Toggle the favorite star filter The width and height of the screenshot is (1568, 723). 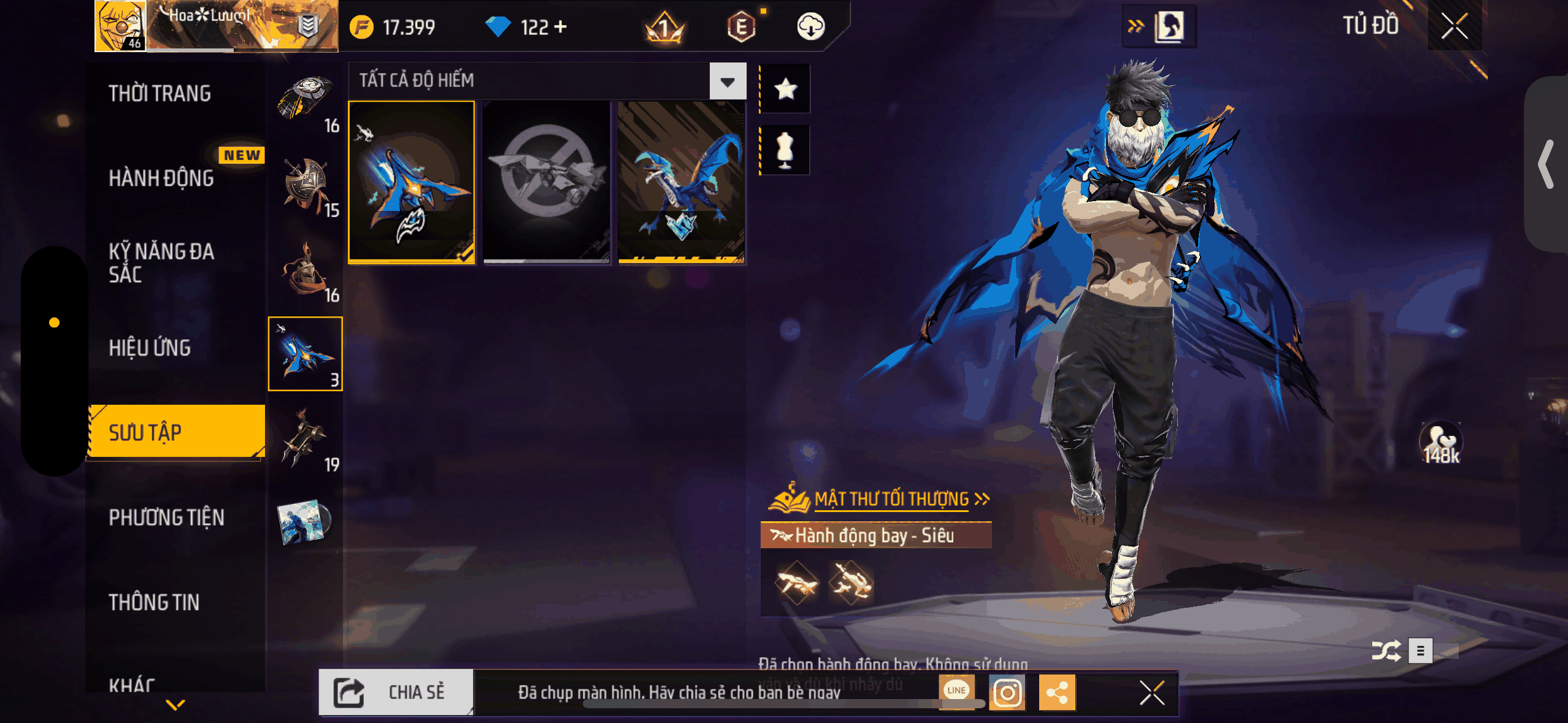[x=786, y=88]
